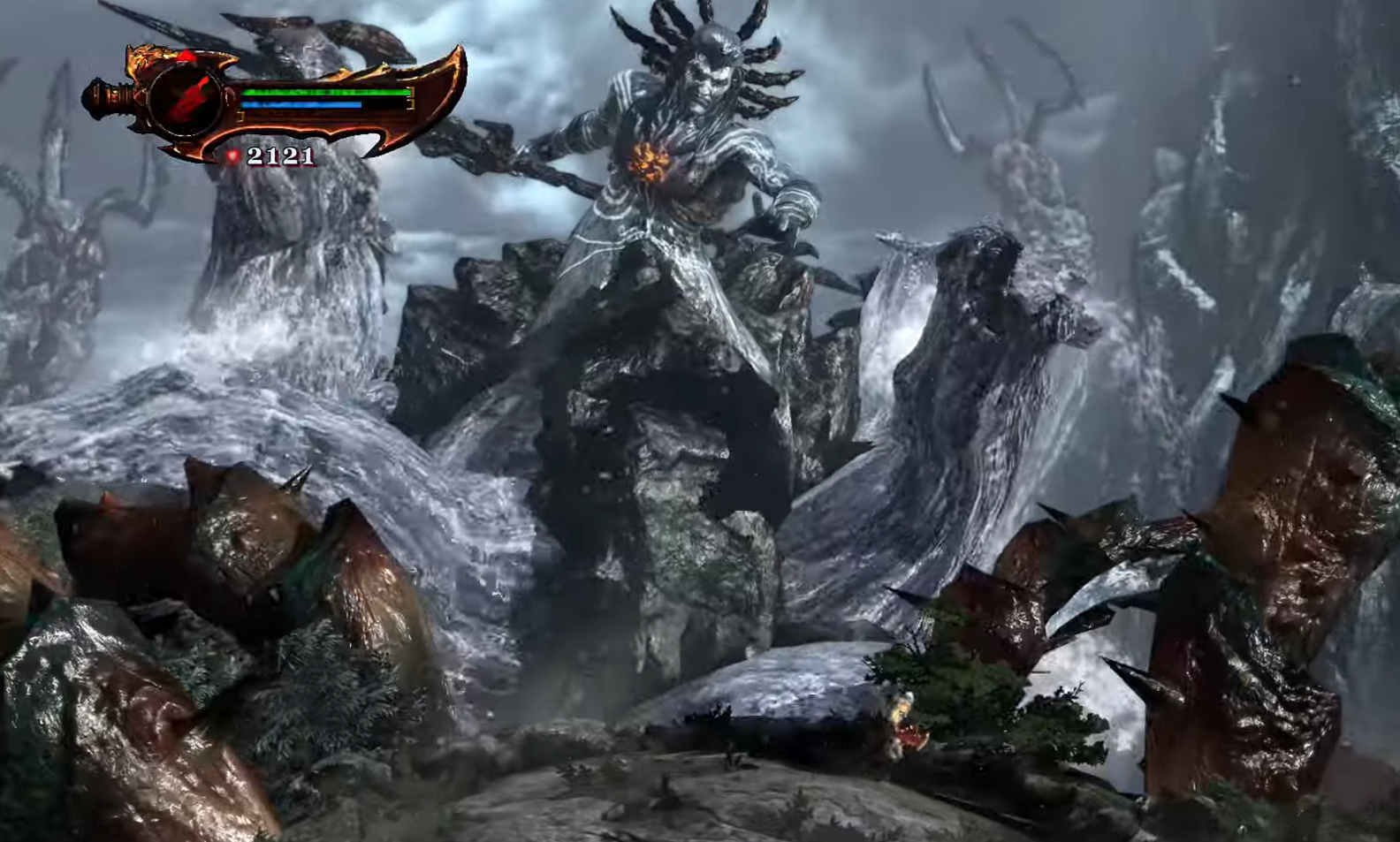Select the red orb count 2121

pos(281,156)
